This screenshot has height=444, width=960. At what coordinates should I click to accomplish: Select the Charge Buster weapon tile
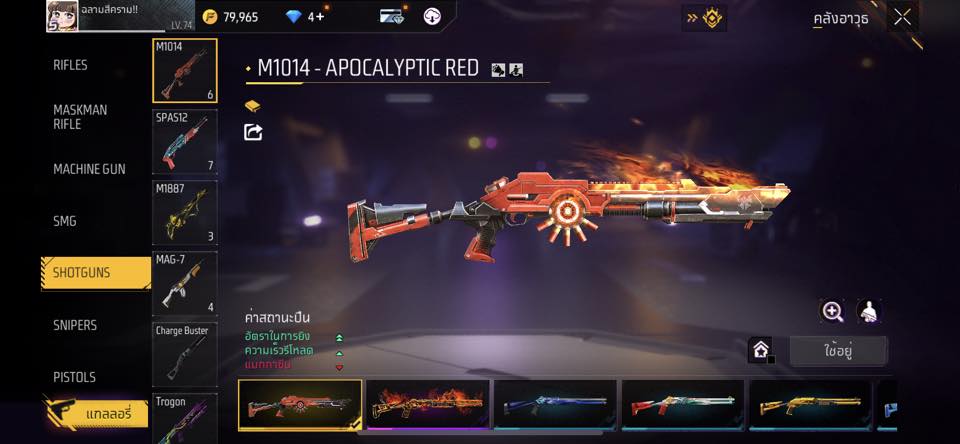(184, 353)
